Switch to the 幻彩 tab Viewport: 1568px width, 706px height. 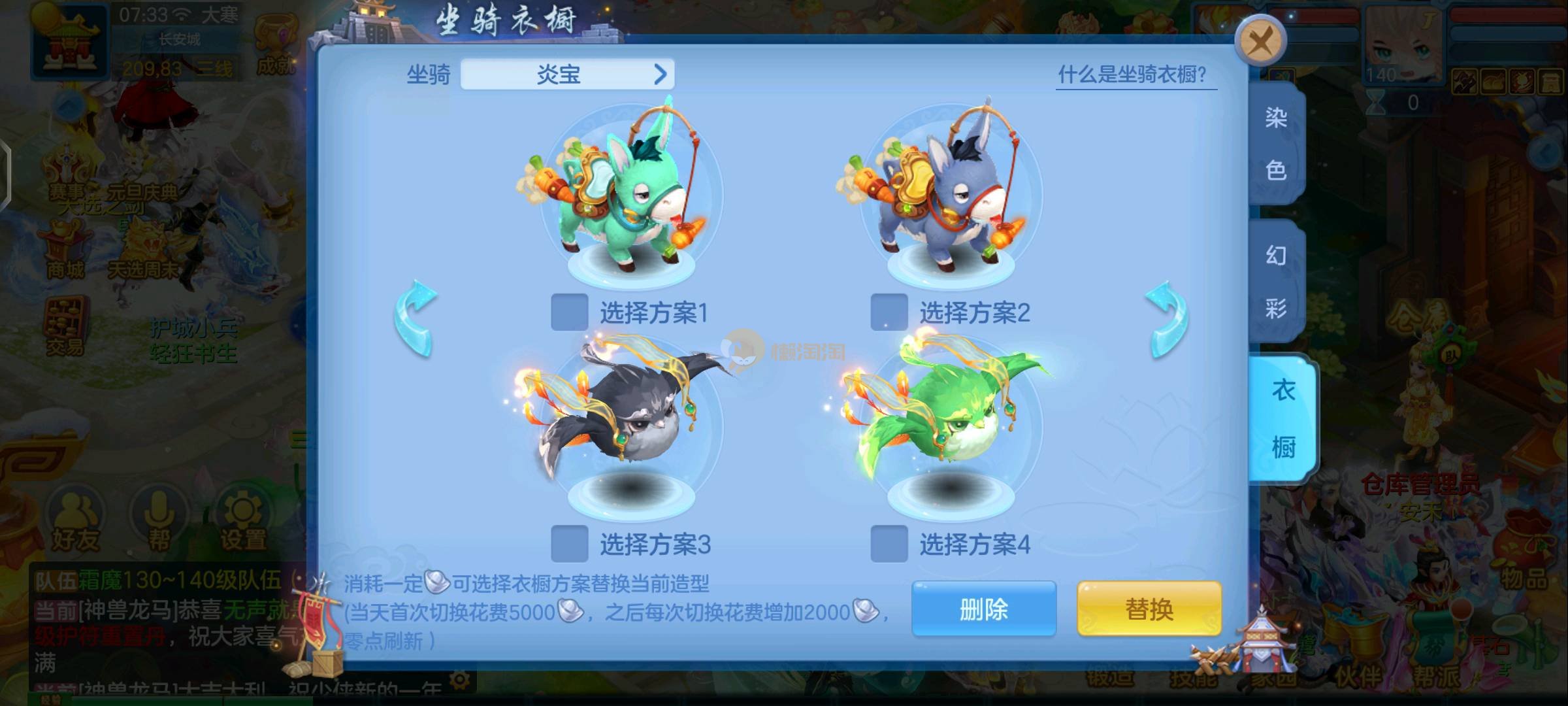pos(1275,281)
